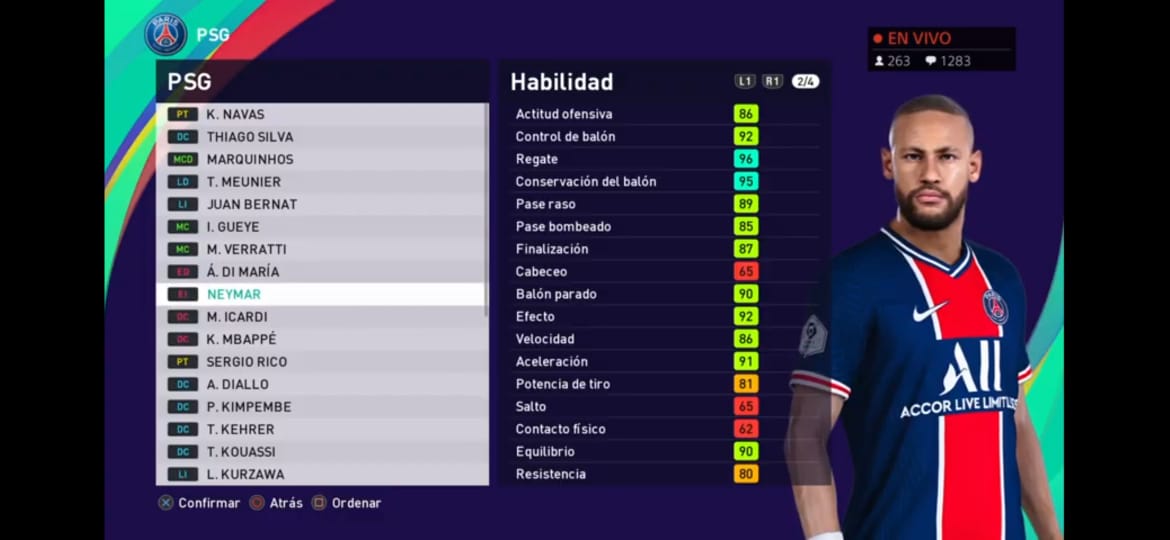Choose Thiago Silva from the player list
Screen dimensions: 1170x540
tap(320, 137)
